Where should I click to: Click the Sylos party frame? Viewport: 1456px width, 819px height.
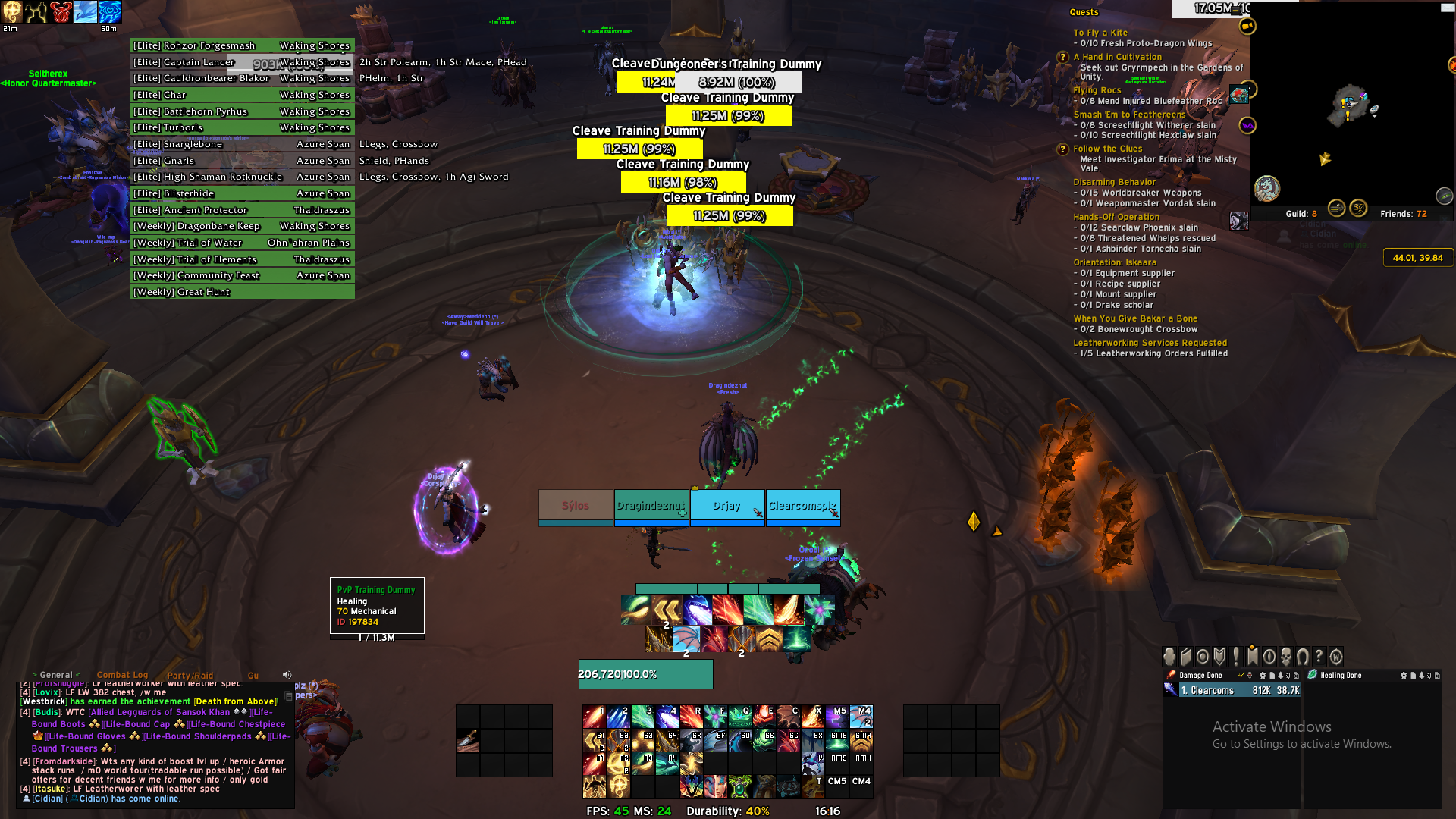576,506
